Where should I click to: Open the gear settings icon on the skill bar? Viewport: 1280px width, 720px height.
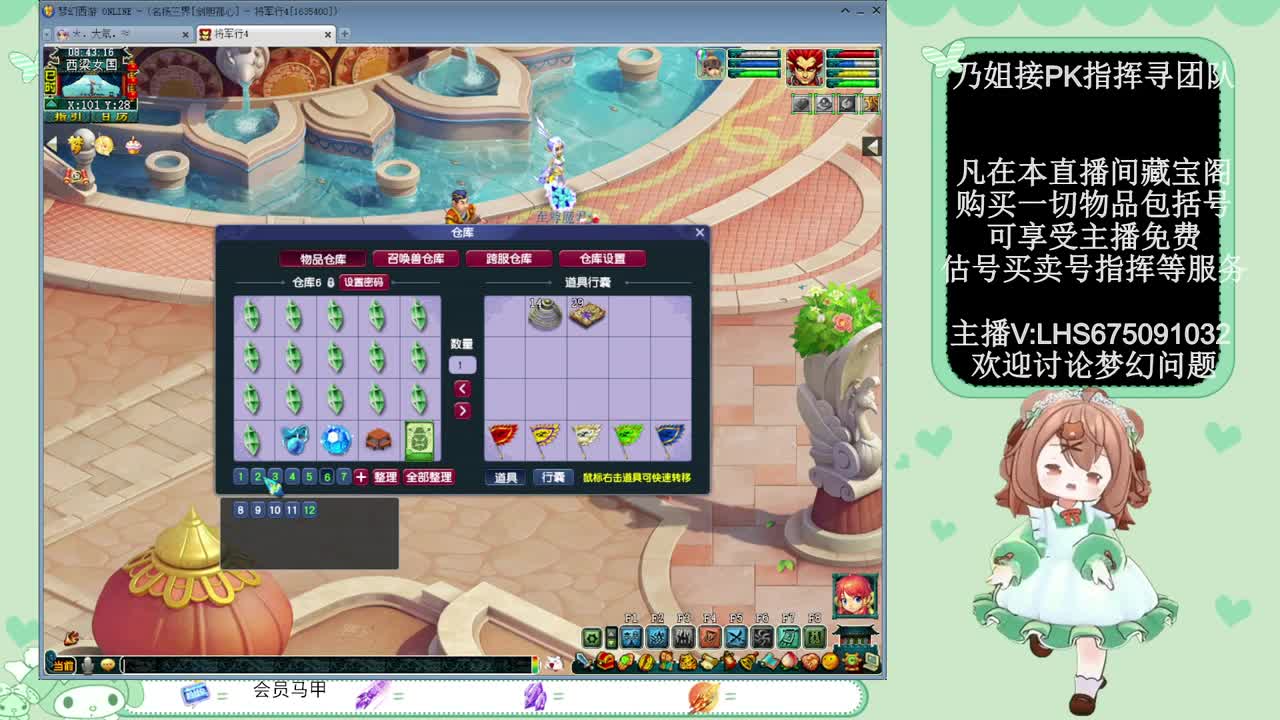(592, 636)
